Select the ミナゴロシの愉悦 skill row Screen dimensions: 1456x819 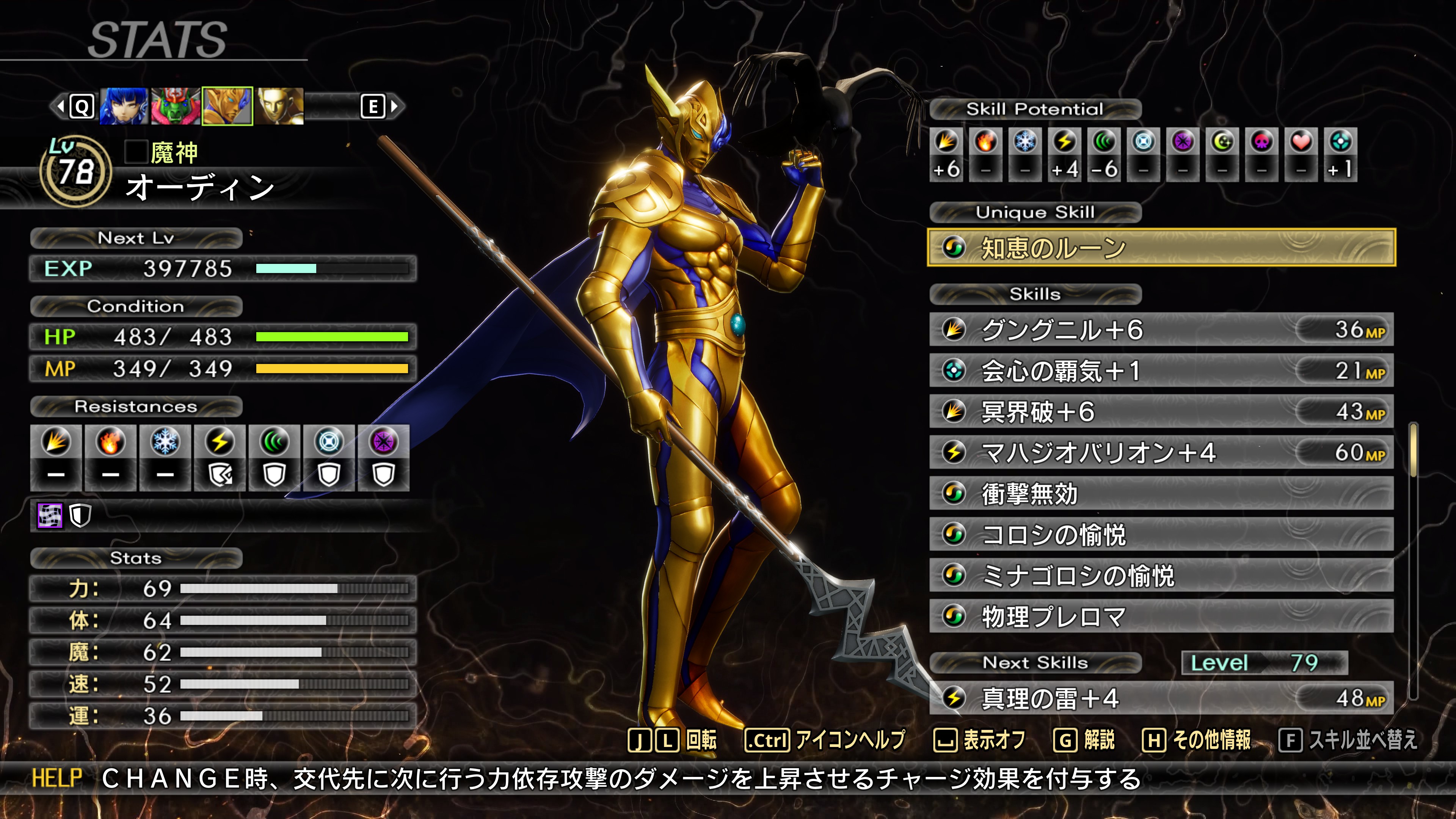(x=1161, y=576)
